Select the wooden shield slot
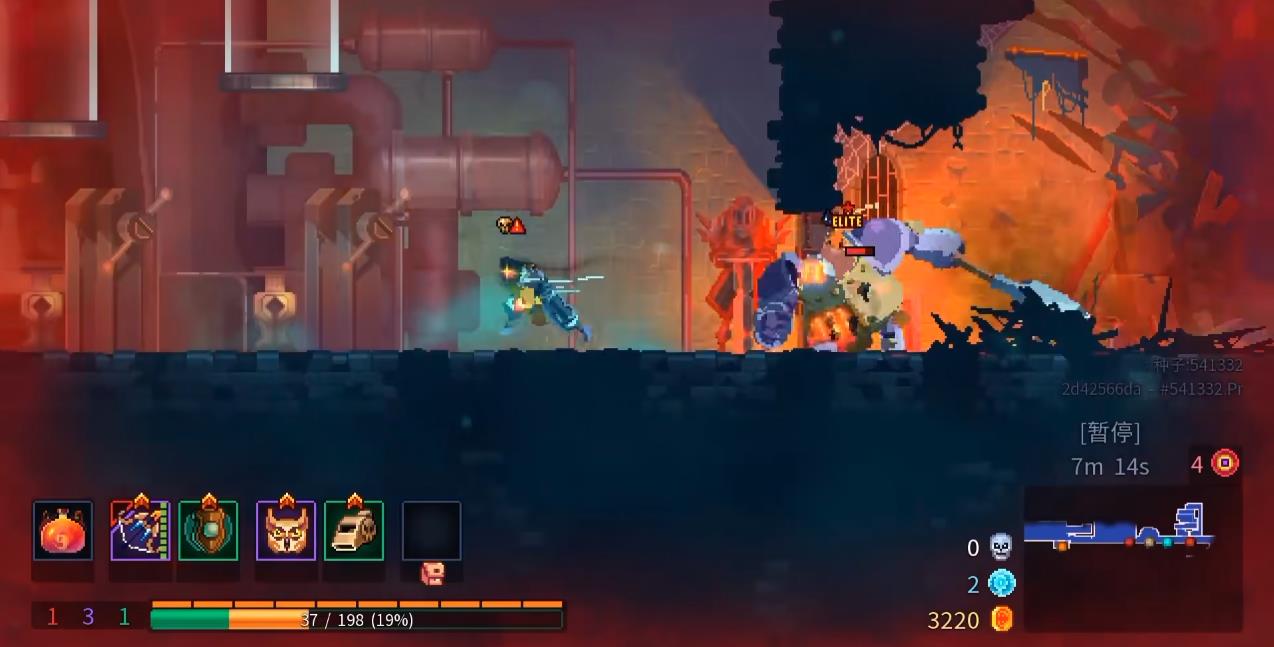The width and height of the screenshot is (1274, 647). pos(208,531)
